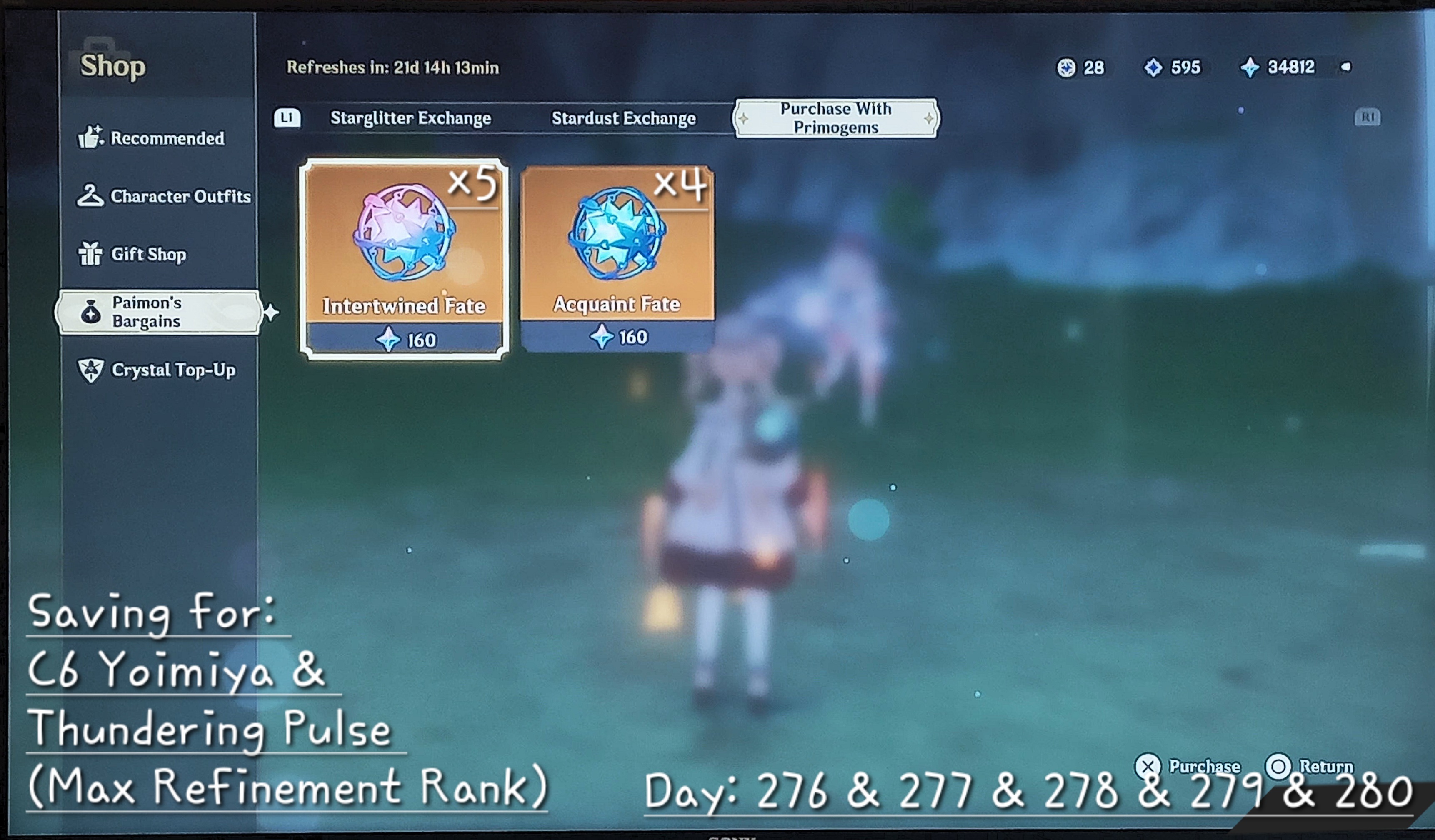
Task: Select the Crystal Top-Up crystal icon
Action: (x=91, y=370)
